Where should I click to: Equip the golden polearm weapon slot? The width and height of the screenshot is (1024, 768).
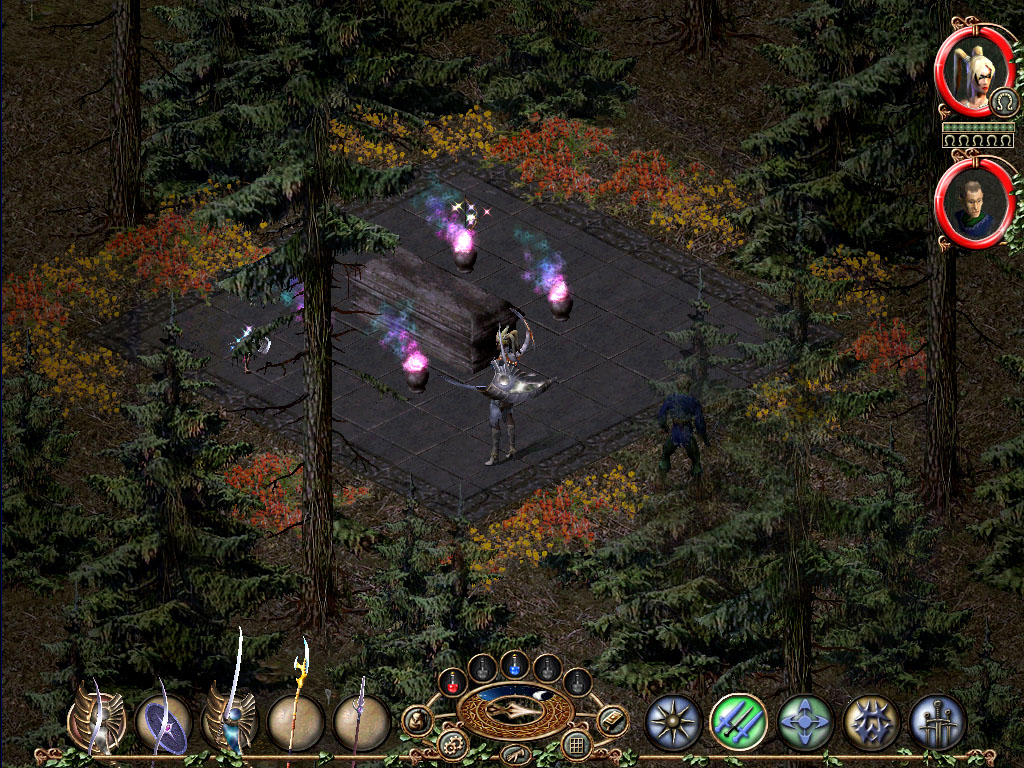pos(296,722)
